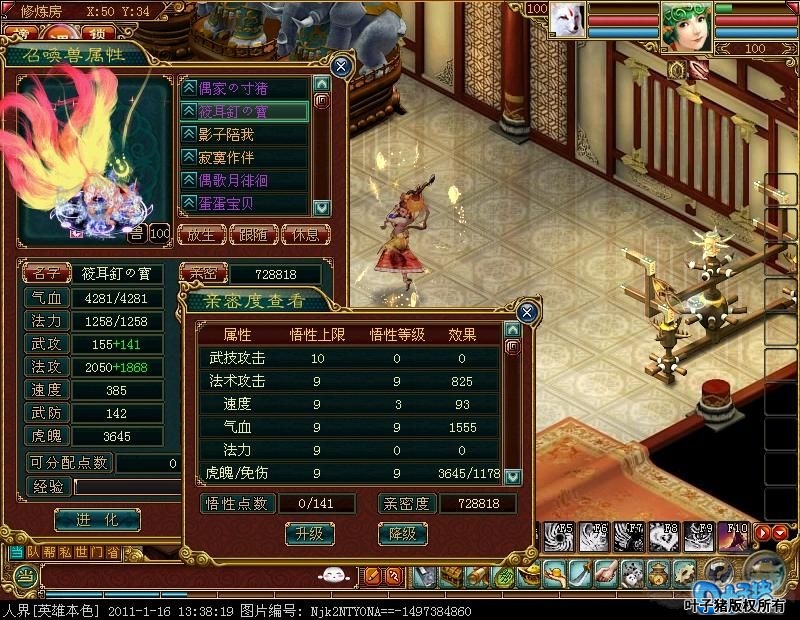This screenshot has height=620, width=800.
Task: Close the 亲密度查看 intimacy panel
Action: click(527, 312)
